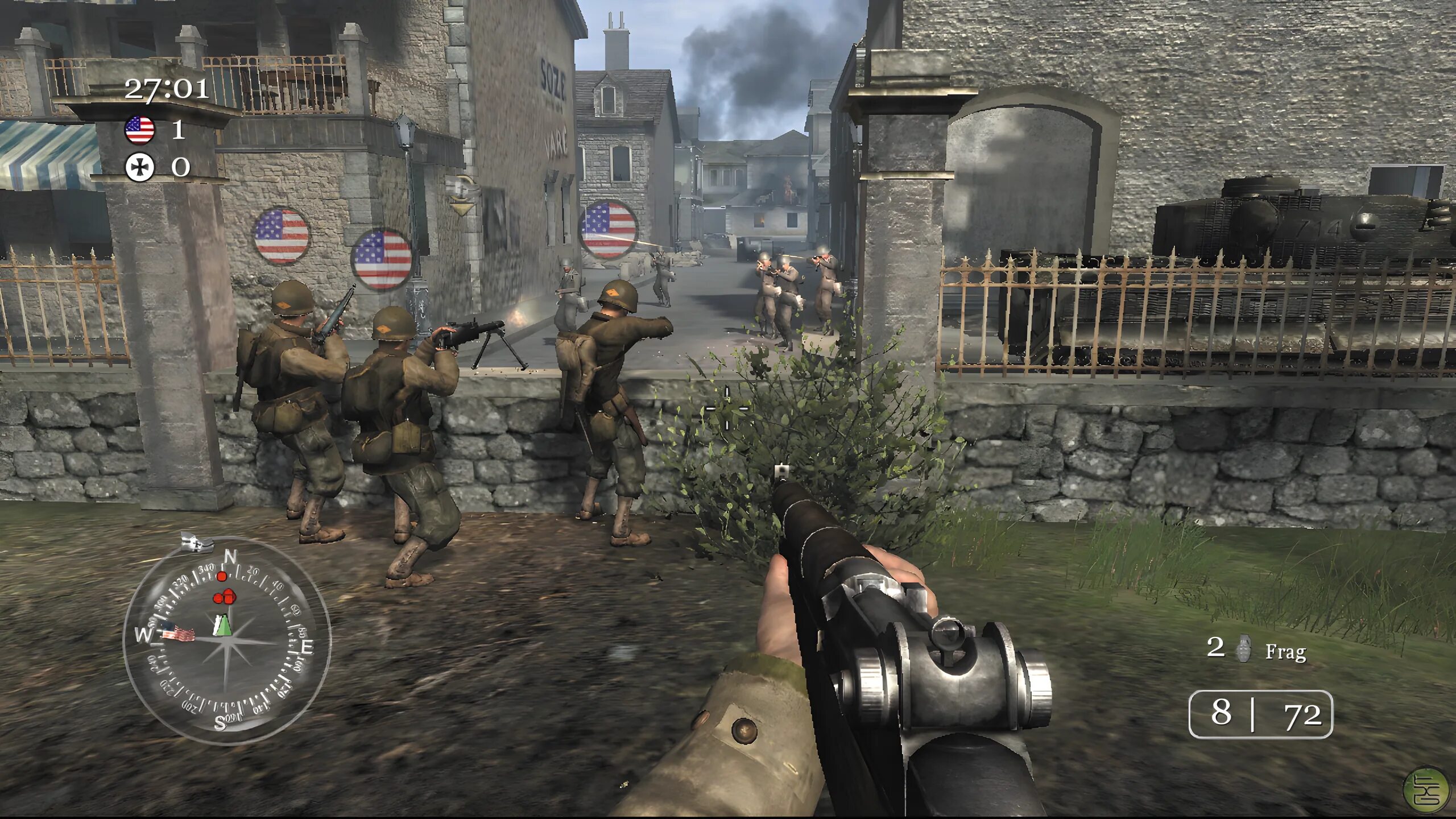Select the Frag grenade icon

pos(1244,650)
